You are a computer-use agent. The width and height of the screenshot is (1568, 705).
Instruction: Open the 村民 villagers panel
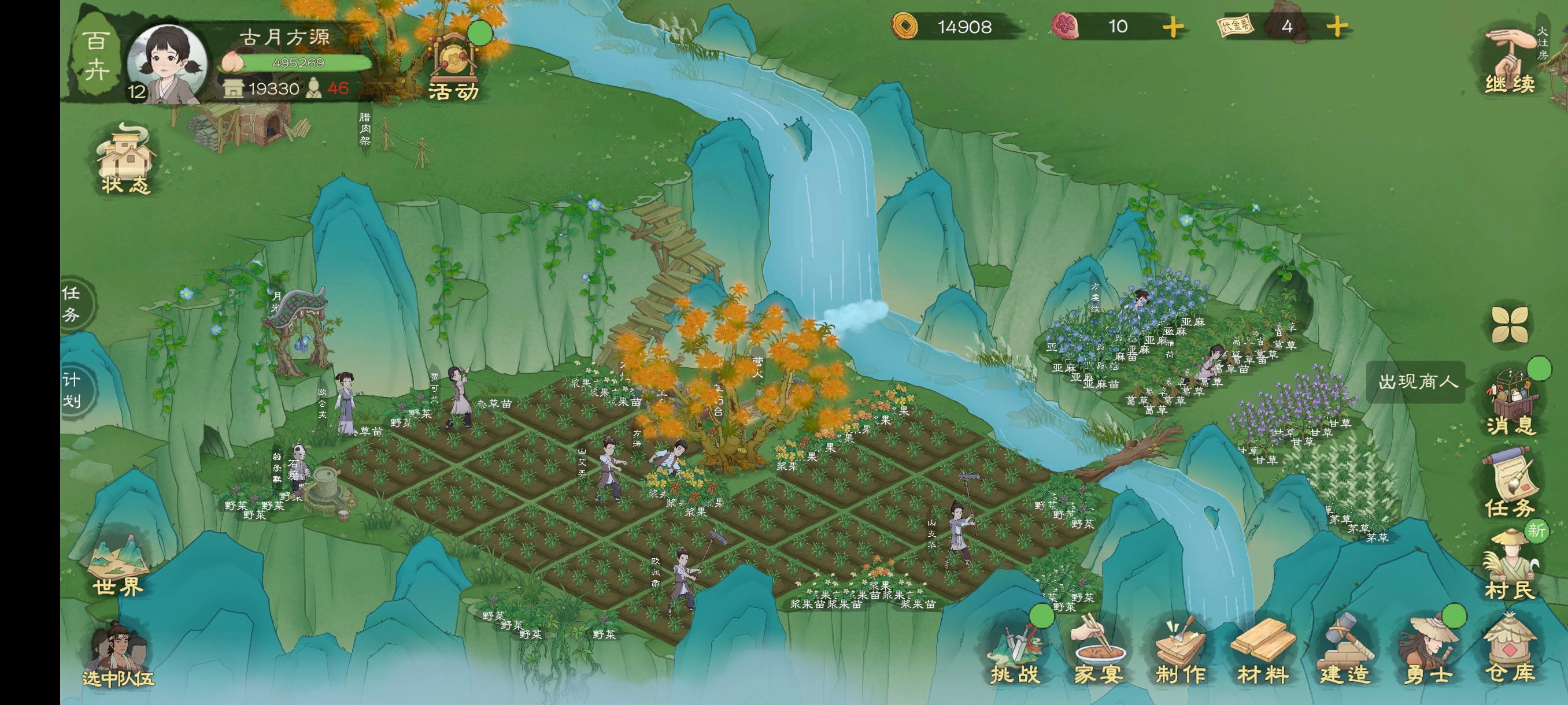pos(1510,566)
